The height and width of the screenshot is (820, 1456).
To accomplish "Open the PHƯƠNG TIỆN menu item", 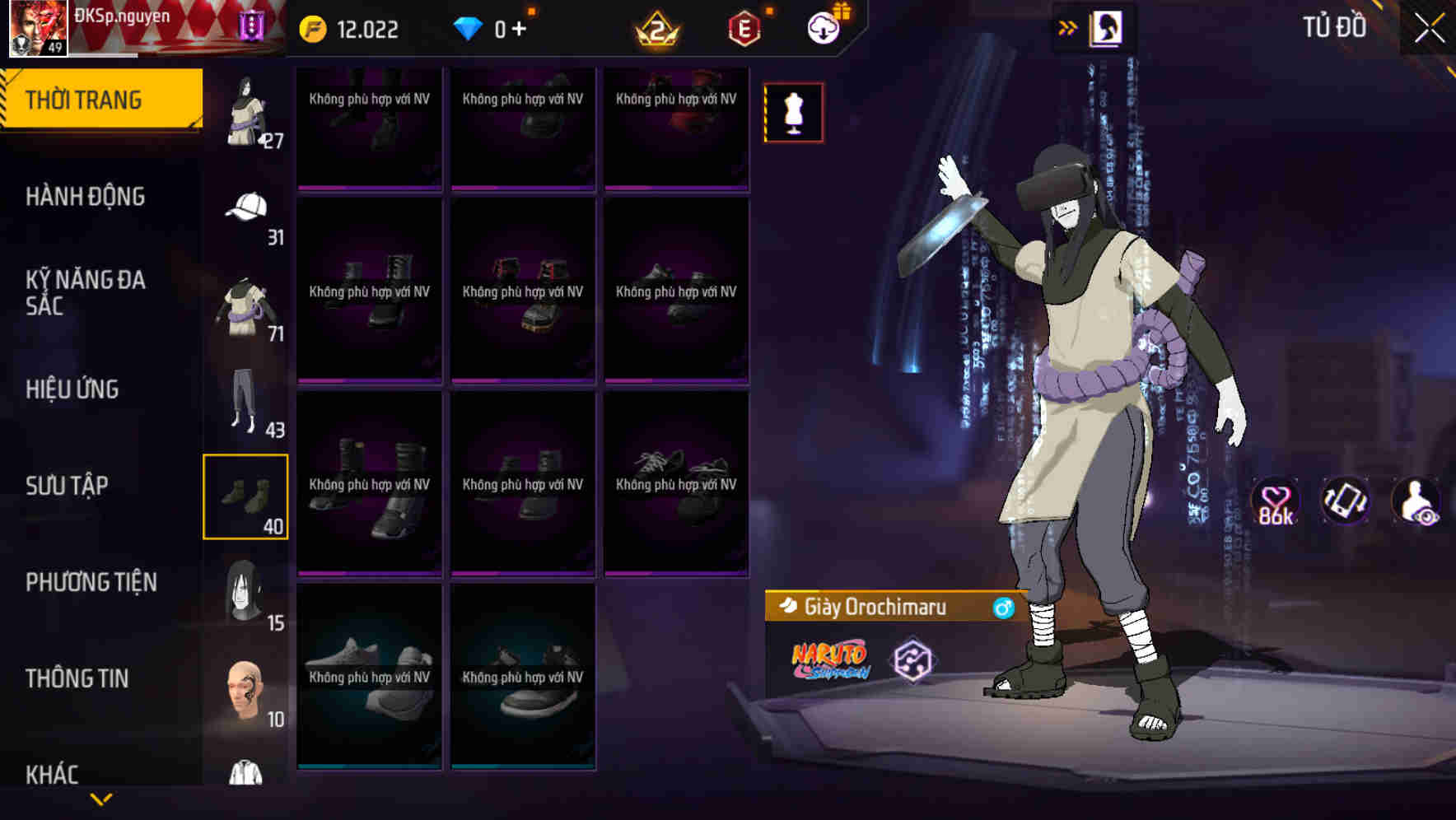I will click(91, 581).
